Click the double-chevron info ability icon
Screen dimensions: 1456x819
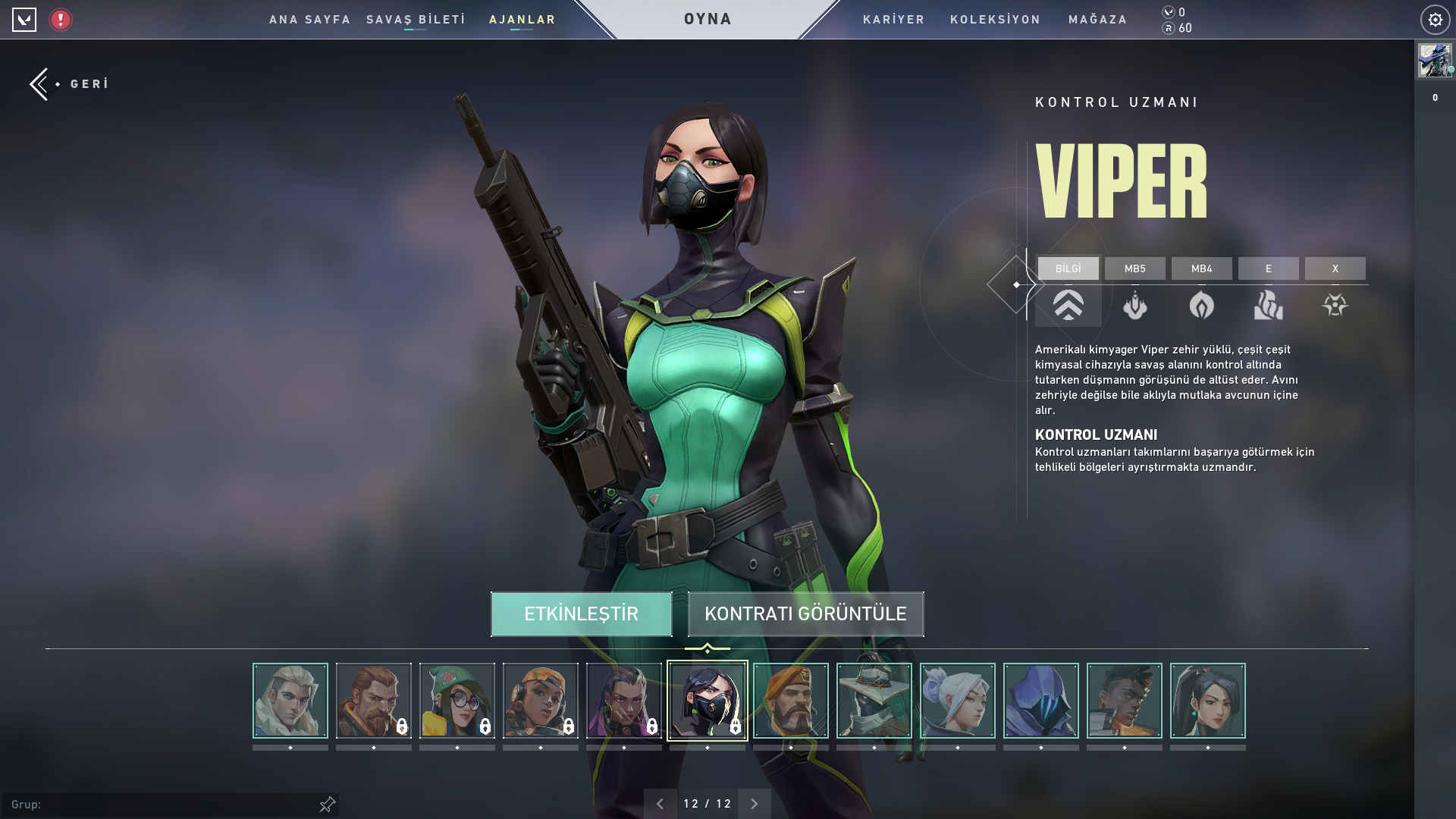[1068, 306]
